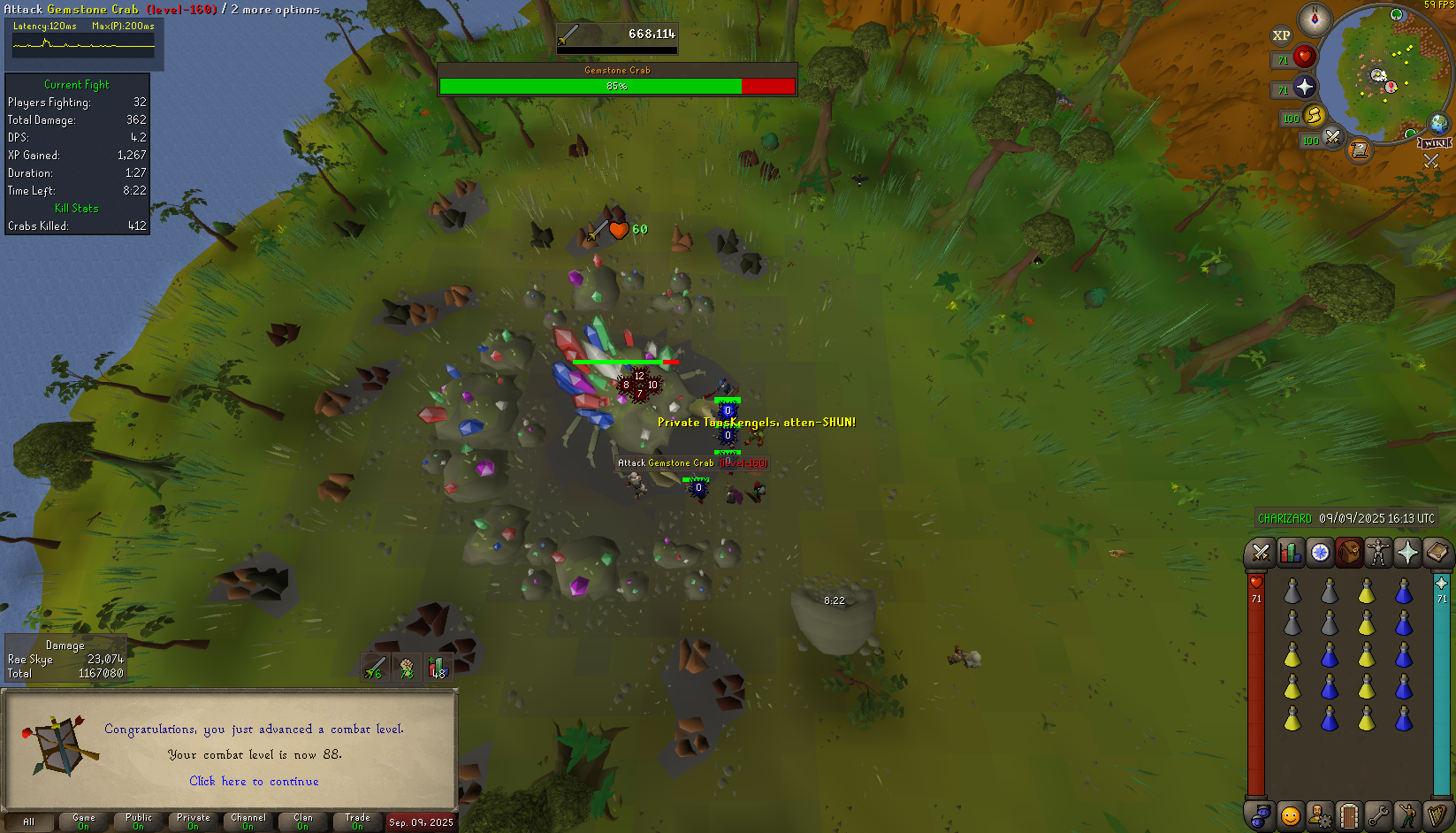
Task: Toggle run with the boot energy orb
Action: [x=1314, y=115]
